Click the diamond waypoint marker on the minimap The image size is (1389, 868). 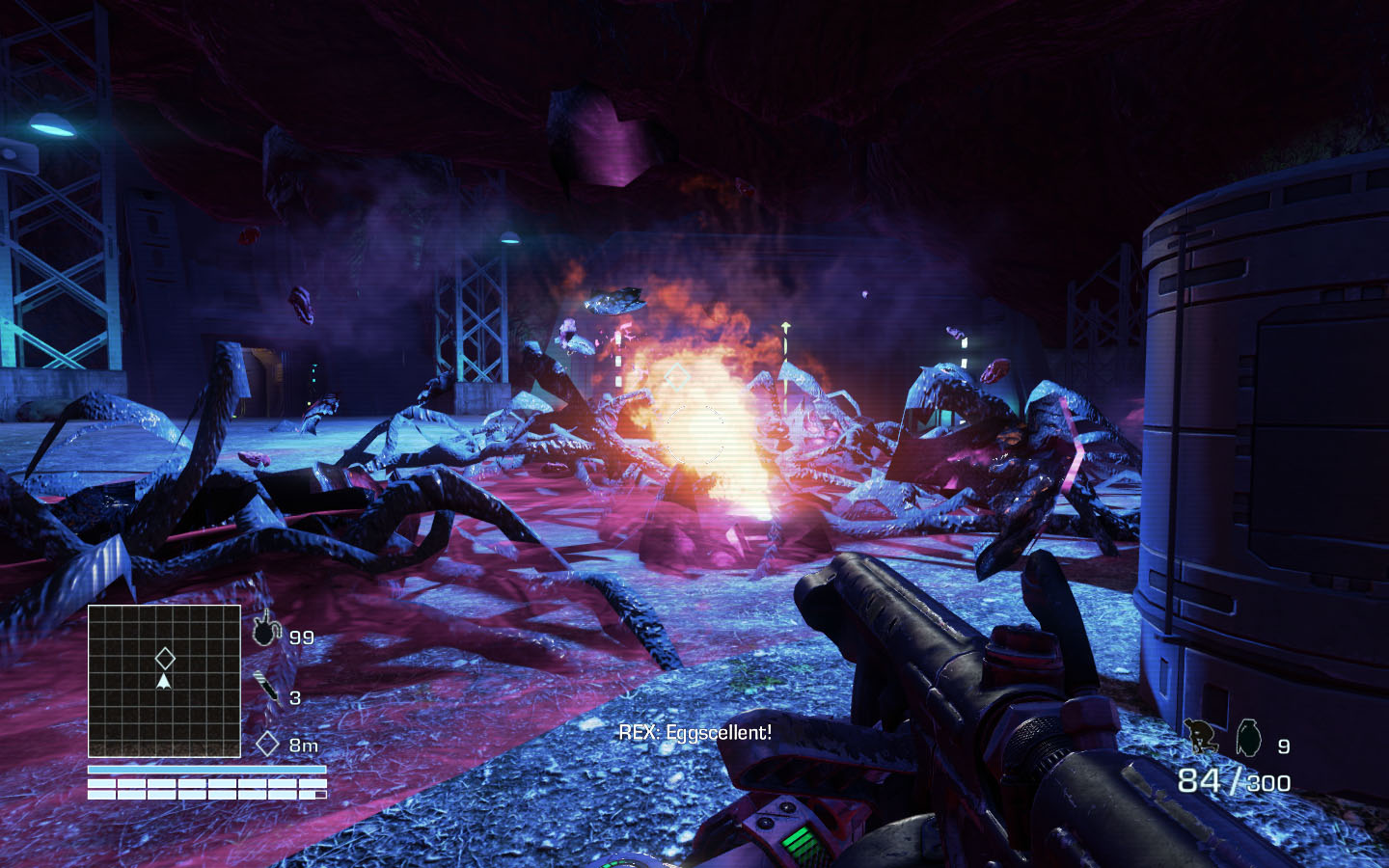[x=165, y=659]
